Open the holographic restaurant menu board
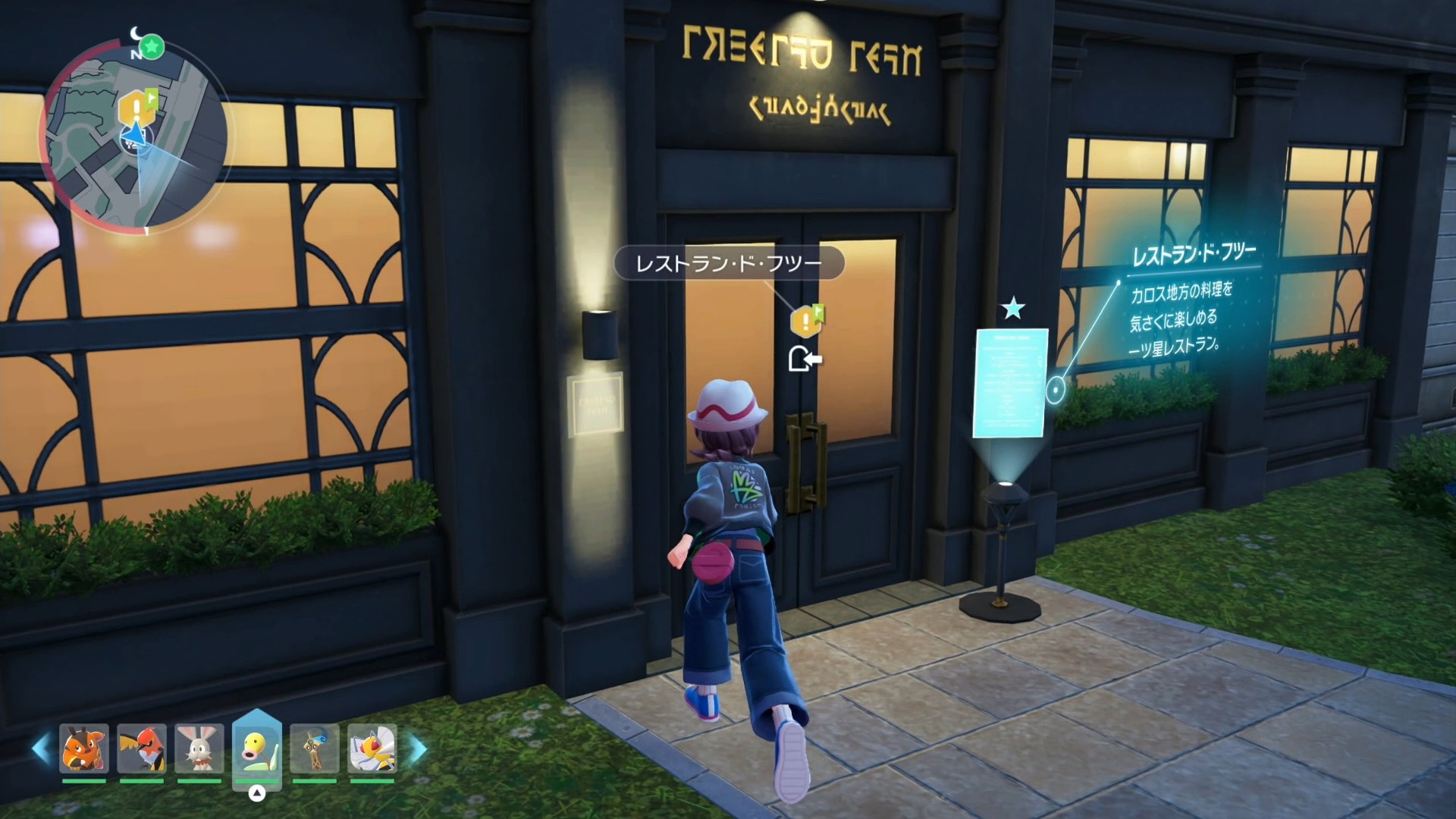Screen dimensions: 1456x819 [1010, 383]
